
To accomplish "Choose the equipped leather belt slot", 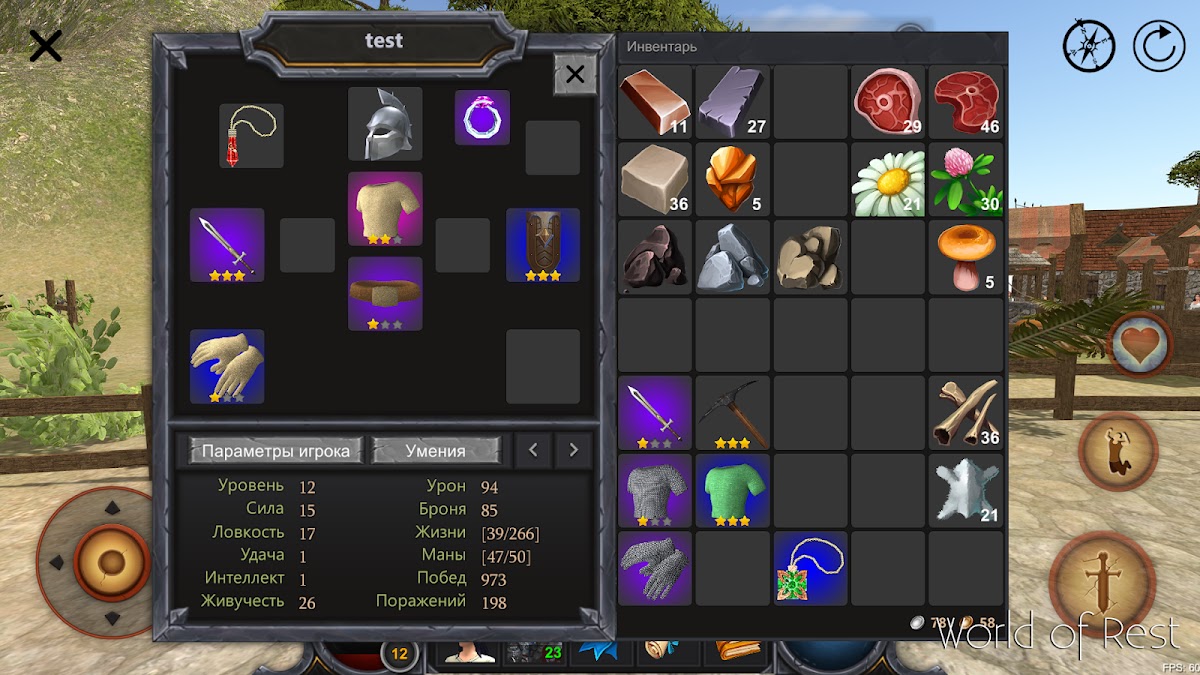I will [385, 293].
